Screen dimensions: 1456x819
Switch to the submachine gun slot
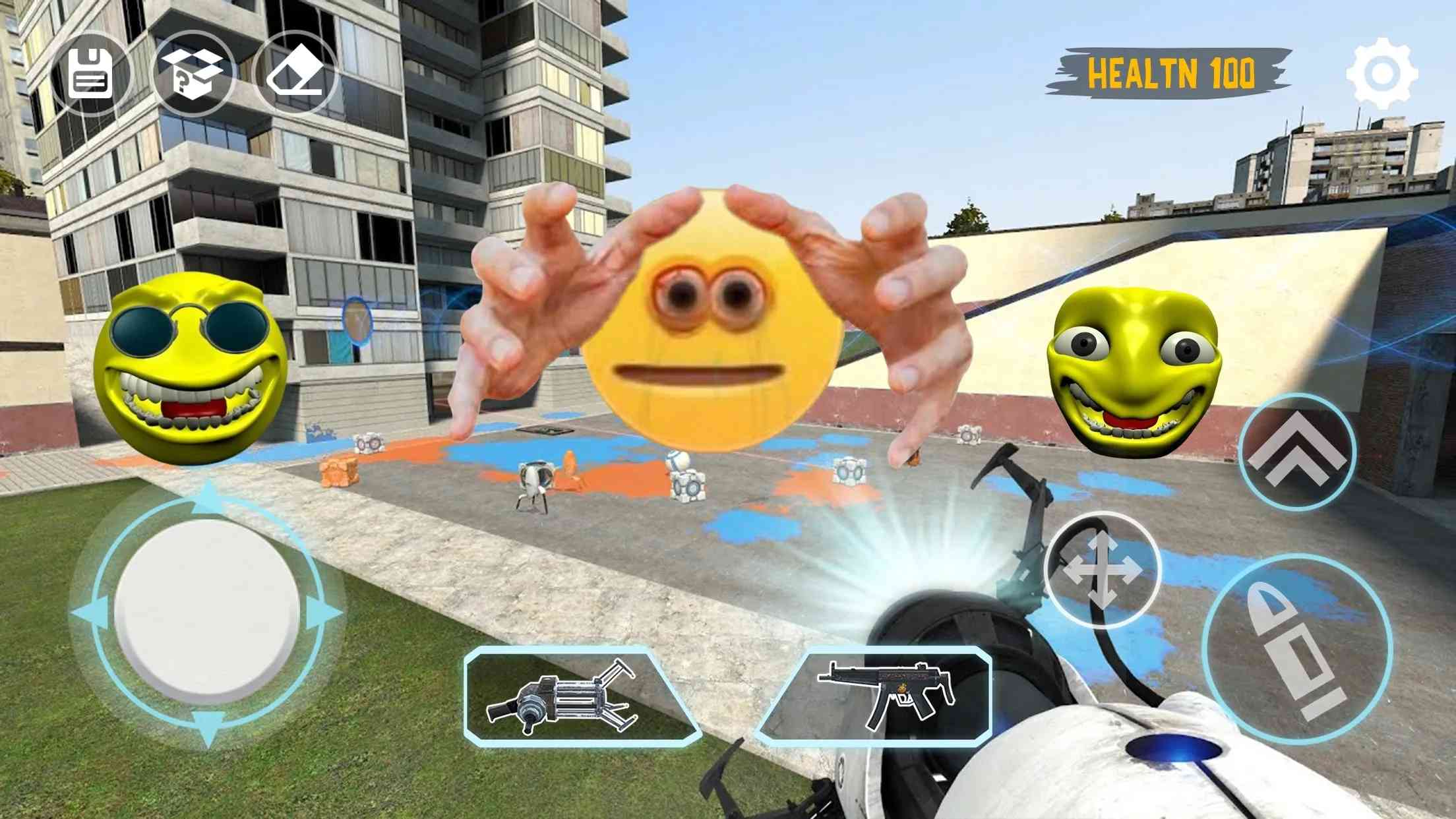click(882, 695)
